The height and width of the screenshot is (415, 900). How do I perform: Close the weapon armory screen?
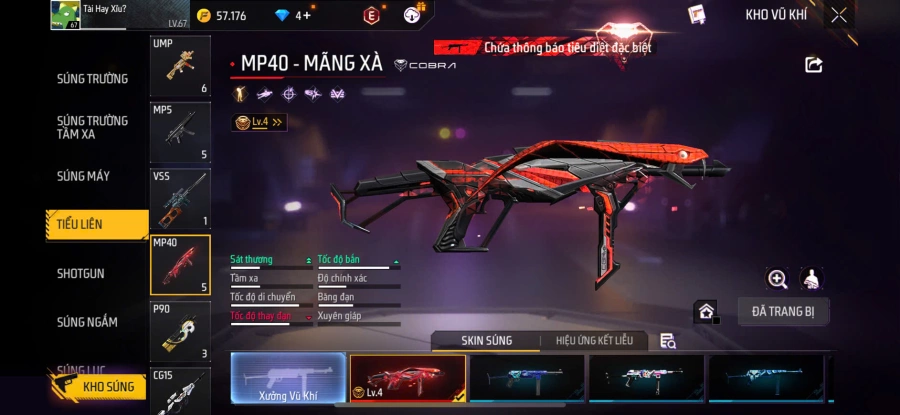point(839,15)
